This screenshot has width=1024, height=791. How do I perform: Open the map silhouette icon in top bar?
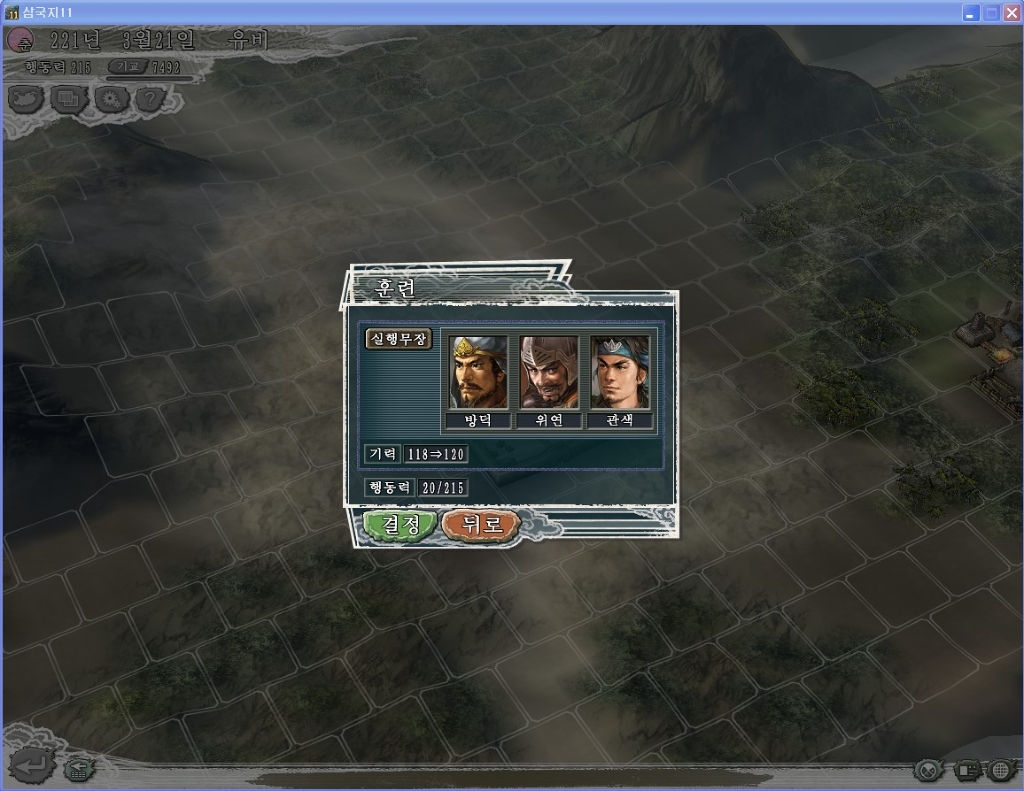coord(26,99)
